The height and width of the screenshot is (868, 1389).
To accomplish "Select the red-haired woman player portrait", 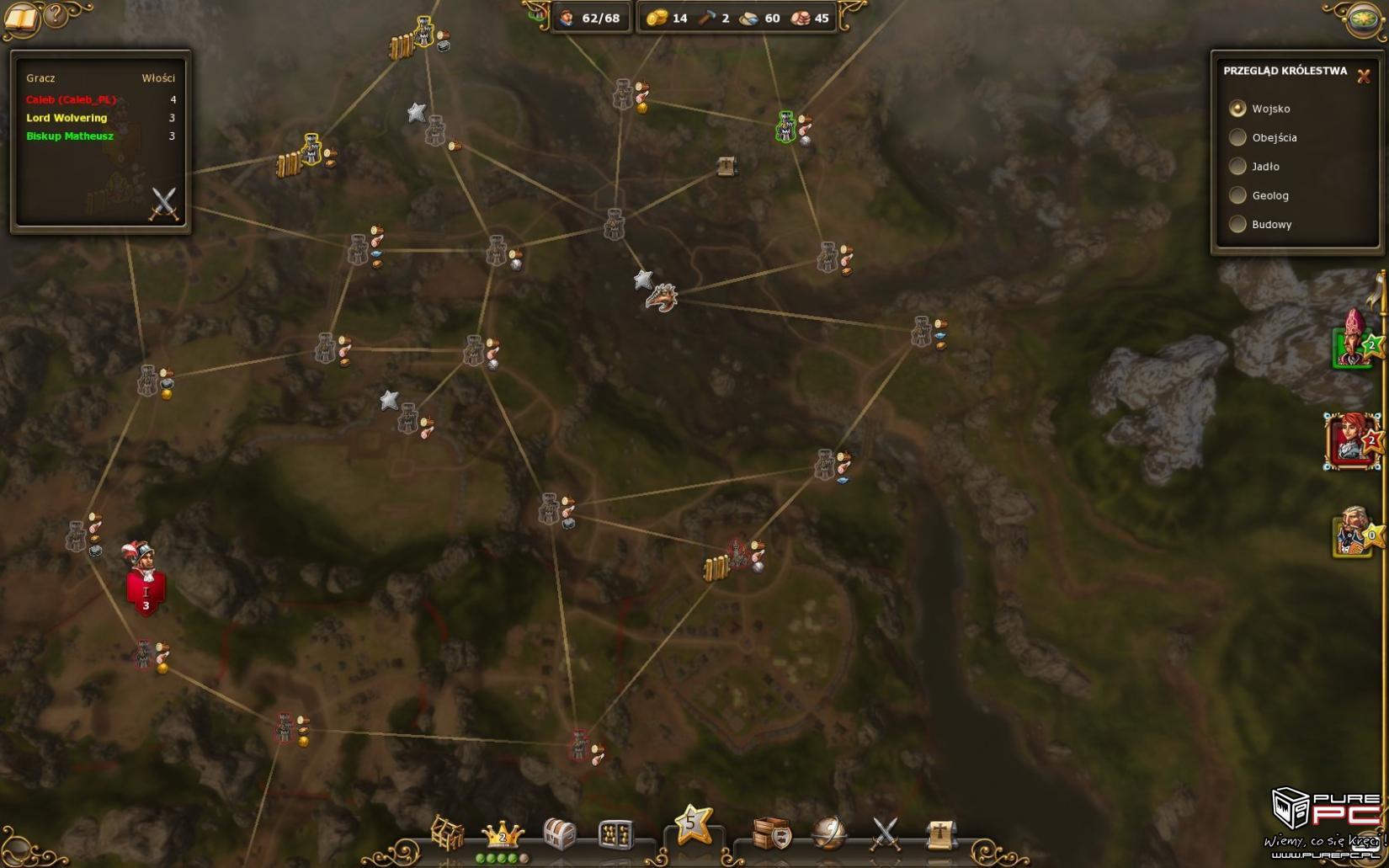I will (1351, 440).
